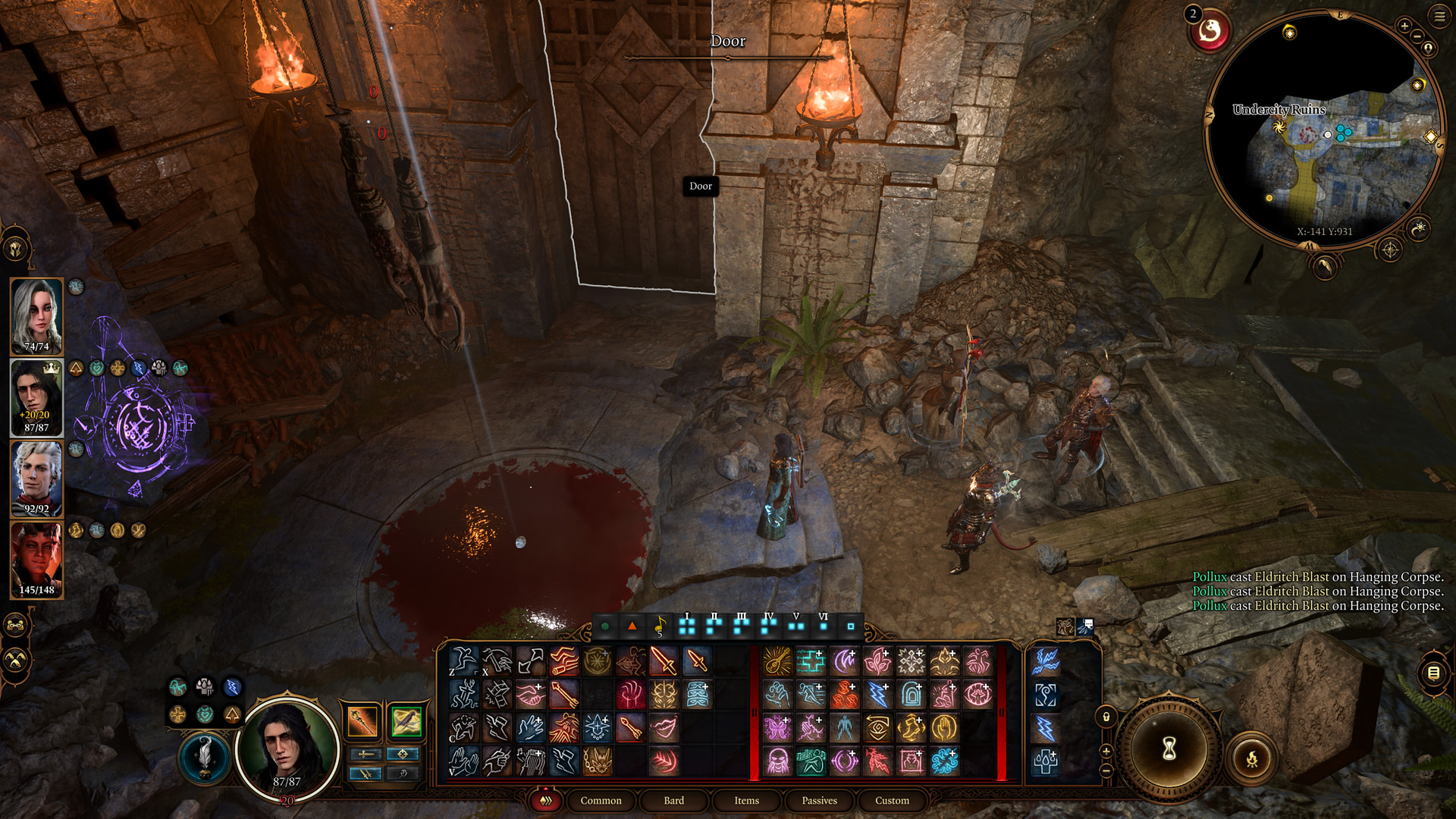Select the lute bard spell icon
Viewport: 1456px width, 819px height.
(777, 661)
